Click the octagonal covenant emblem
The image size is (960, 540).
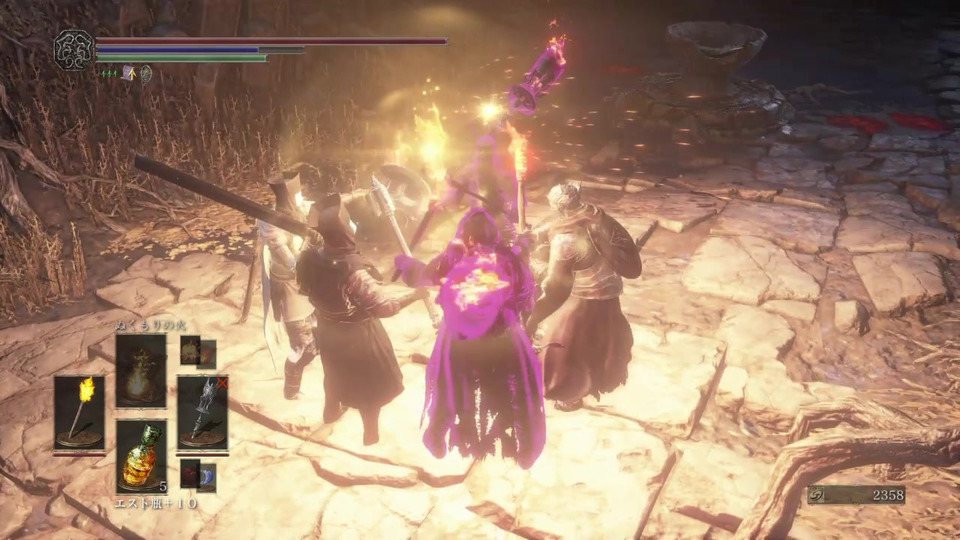[73, 48]
